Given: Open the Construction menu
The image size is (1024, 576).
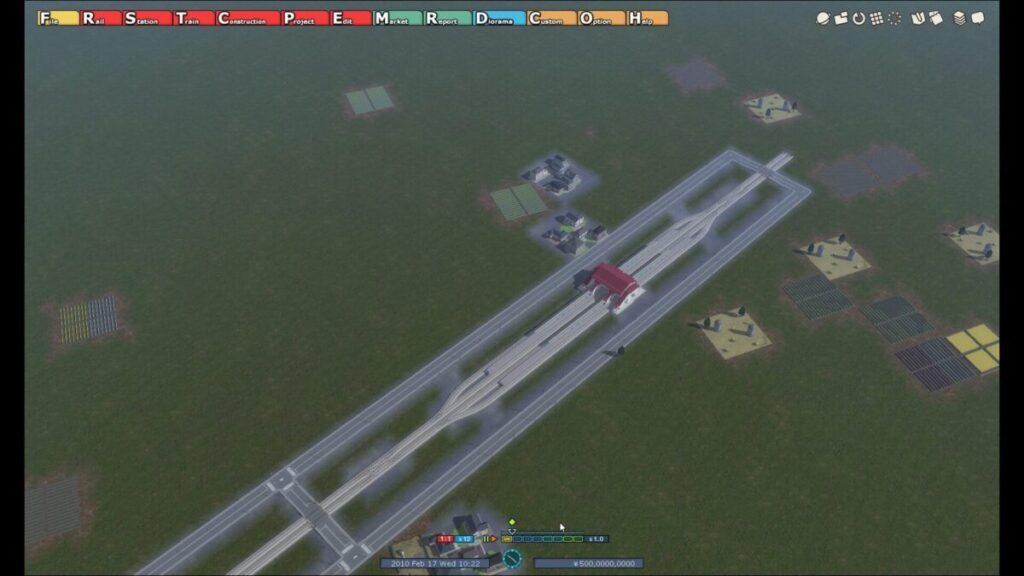Looking at the screenshot, I should tap(247, 18).
